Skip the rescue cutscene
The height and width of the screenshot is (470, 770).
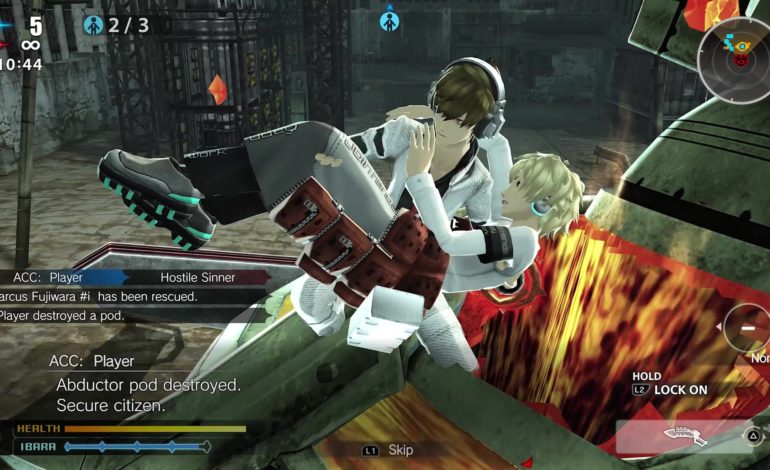[x=391, y=451]
